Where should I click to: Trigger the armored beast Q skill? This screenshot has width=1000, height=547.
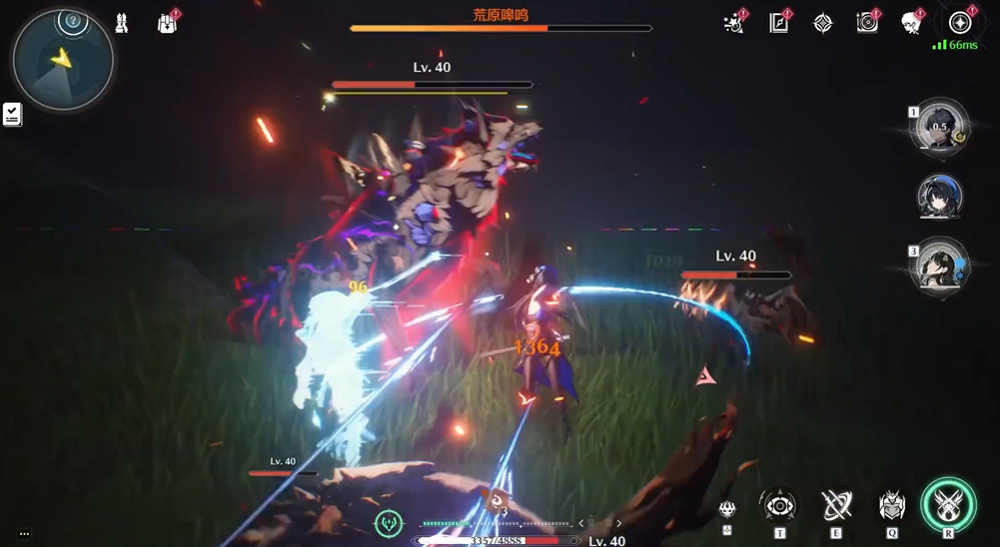tap(891, 506)
